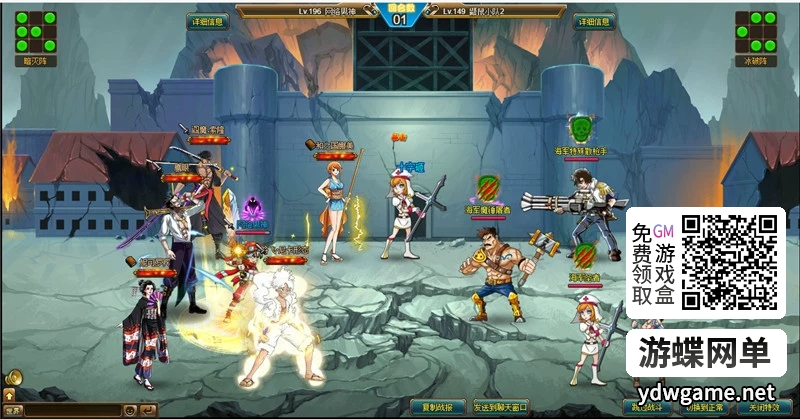Toggle the sound horn icon
The width and height of the screenshot is (800, 419).
tap(13, 379)
